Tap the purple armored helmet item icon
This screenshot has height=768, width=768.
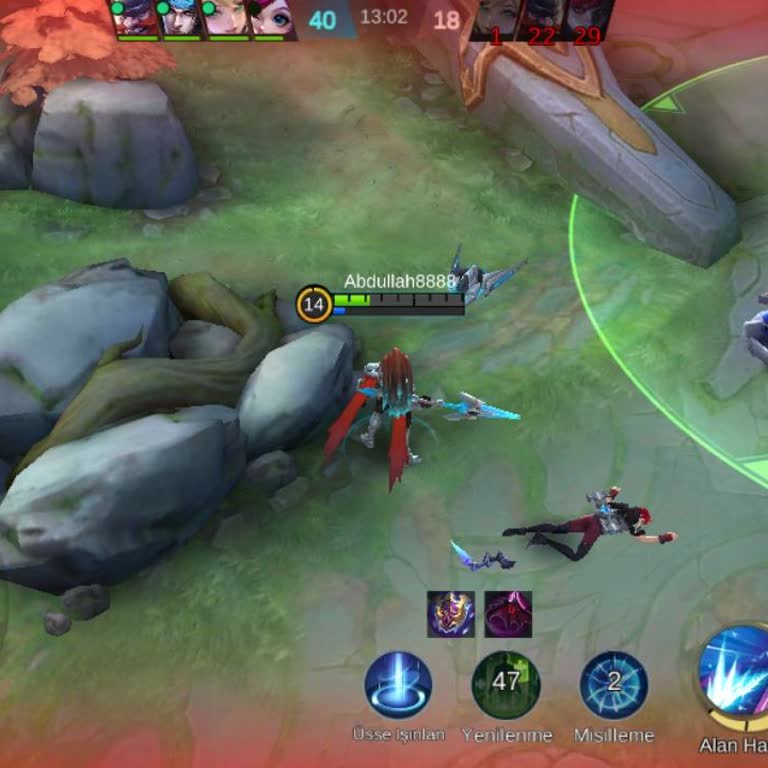coord(451,614)
